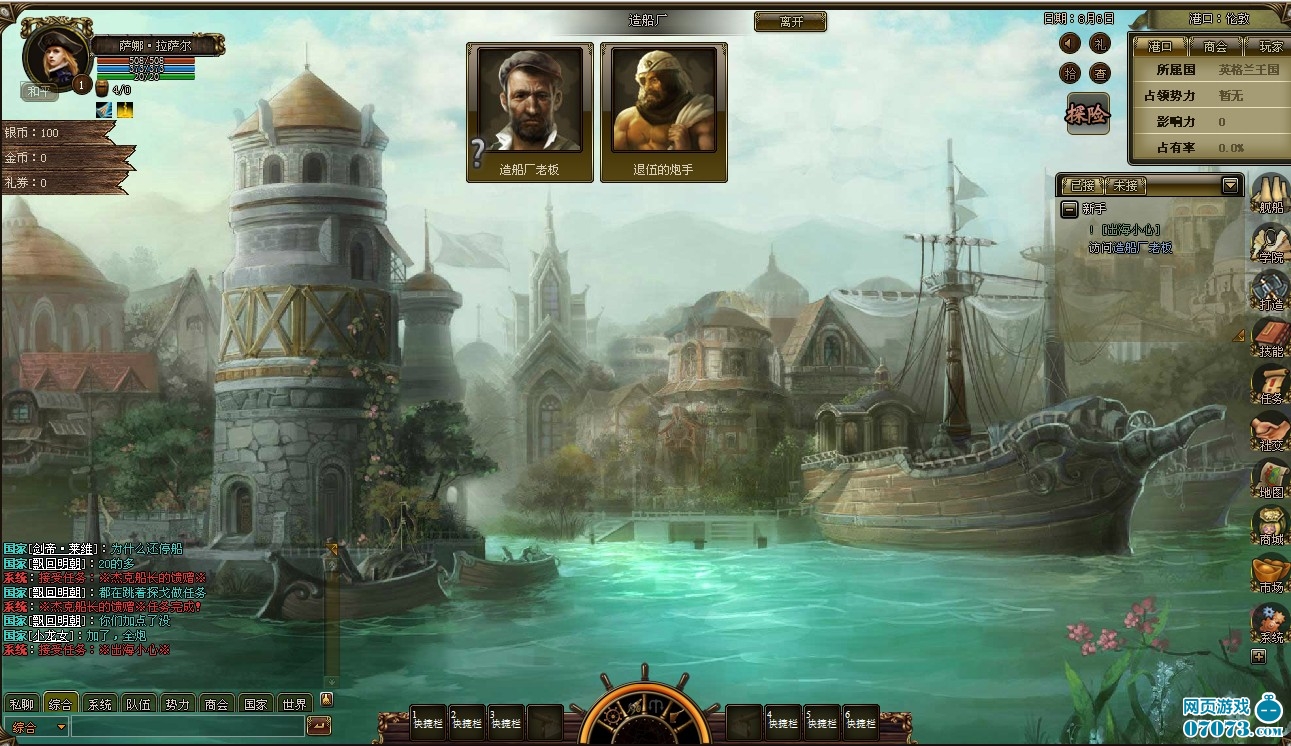Screen dimensions: 1291x746
Task: Select the 私聊 private chat tab
Action: [x=22, y=703]
